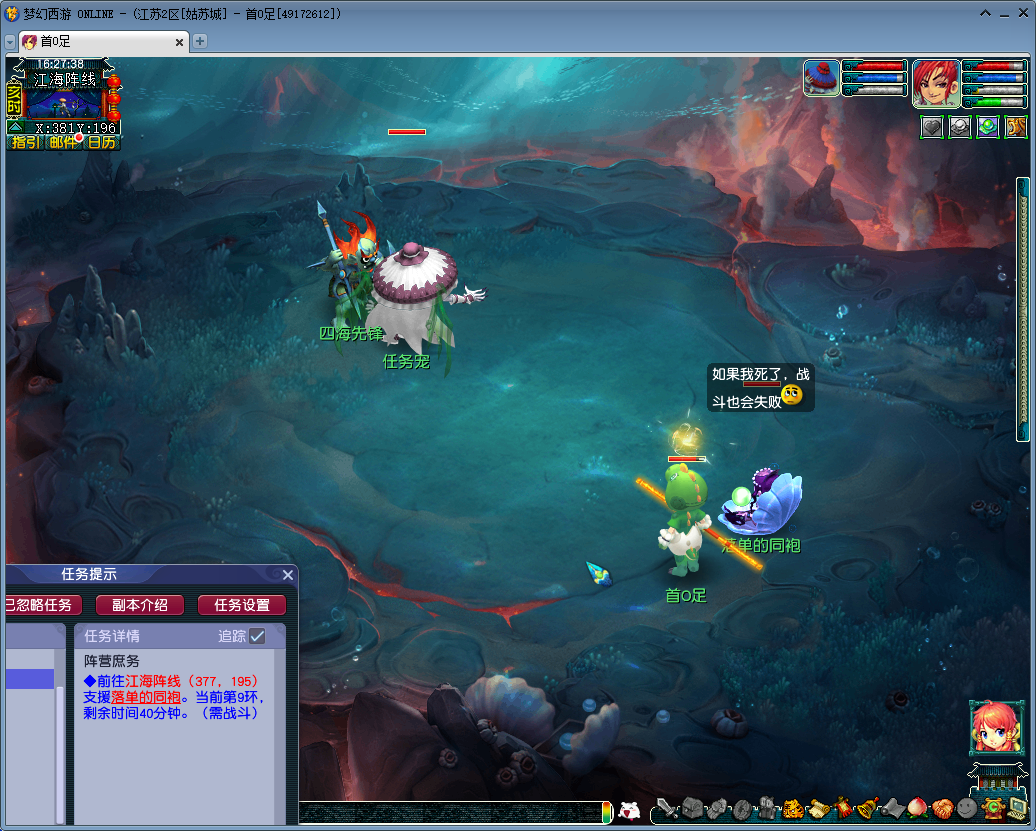Toggle the 追踪 tracking checkbox

click(x=258, y=636)
